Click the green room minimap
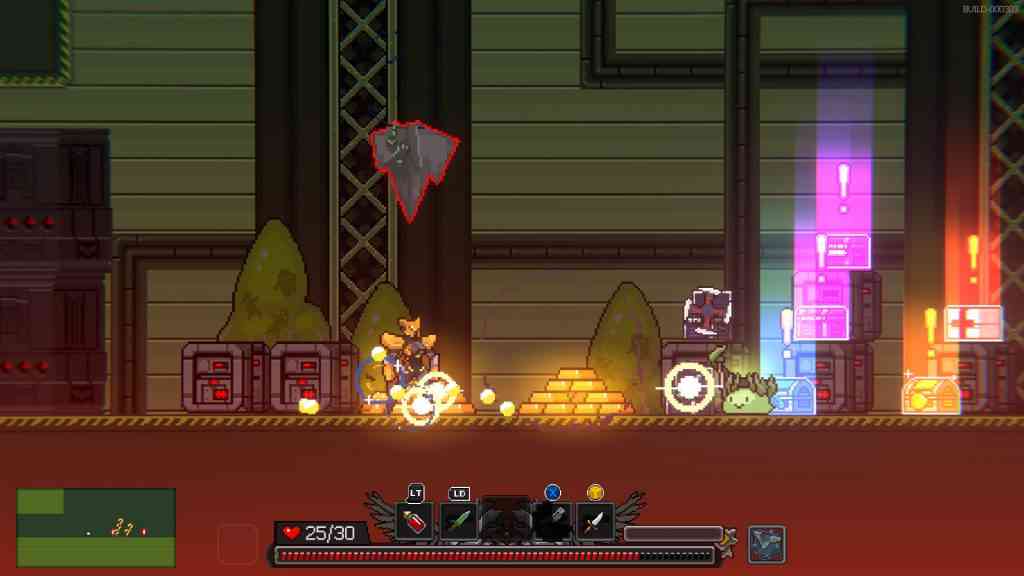 pyautogui.click(x=96, y=527)
